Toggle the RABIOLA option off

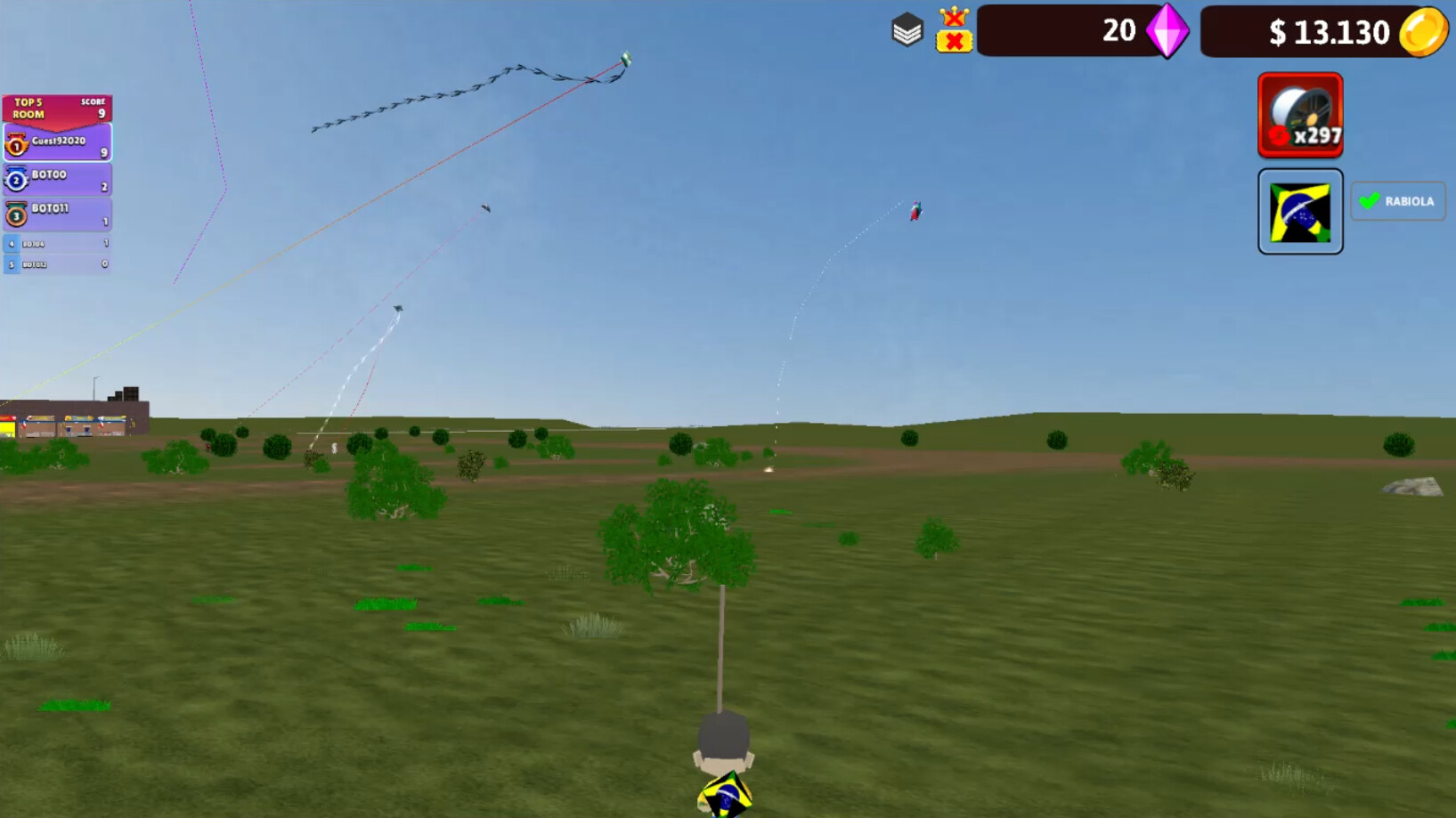(1397, 201)
